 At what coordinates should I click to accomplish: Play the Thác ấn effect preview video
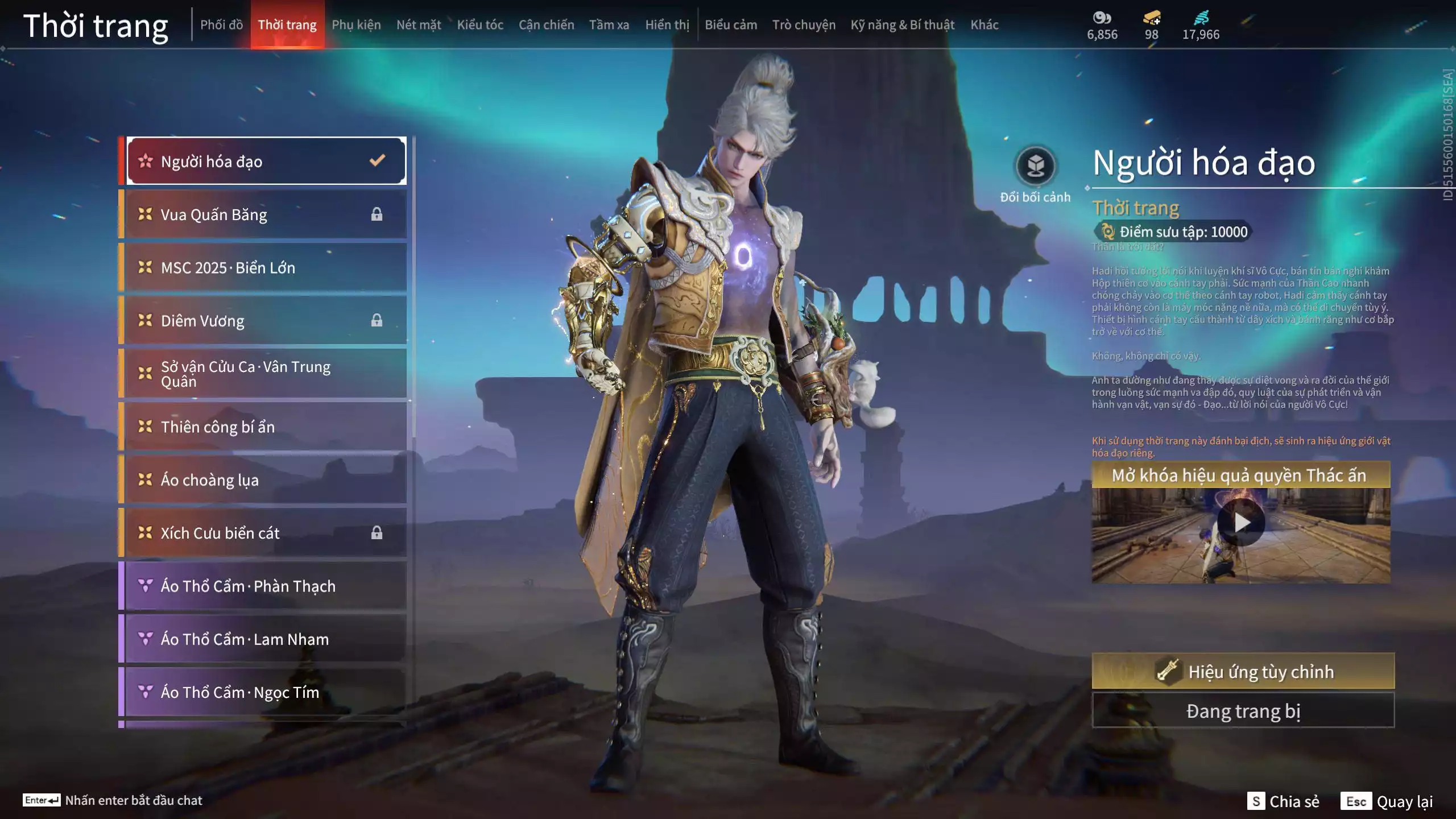[1240, 523]
